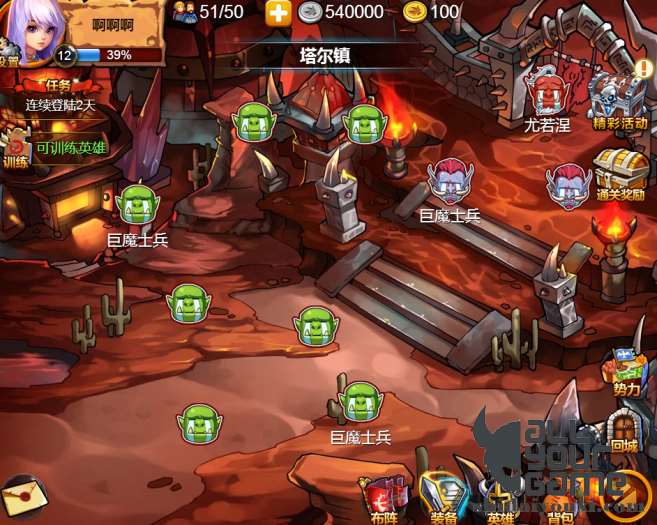Select the 尤若涅 boss stage marker
The image size is (657, 525).
click(546, 97)
